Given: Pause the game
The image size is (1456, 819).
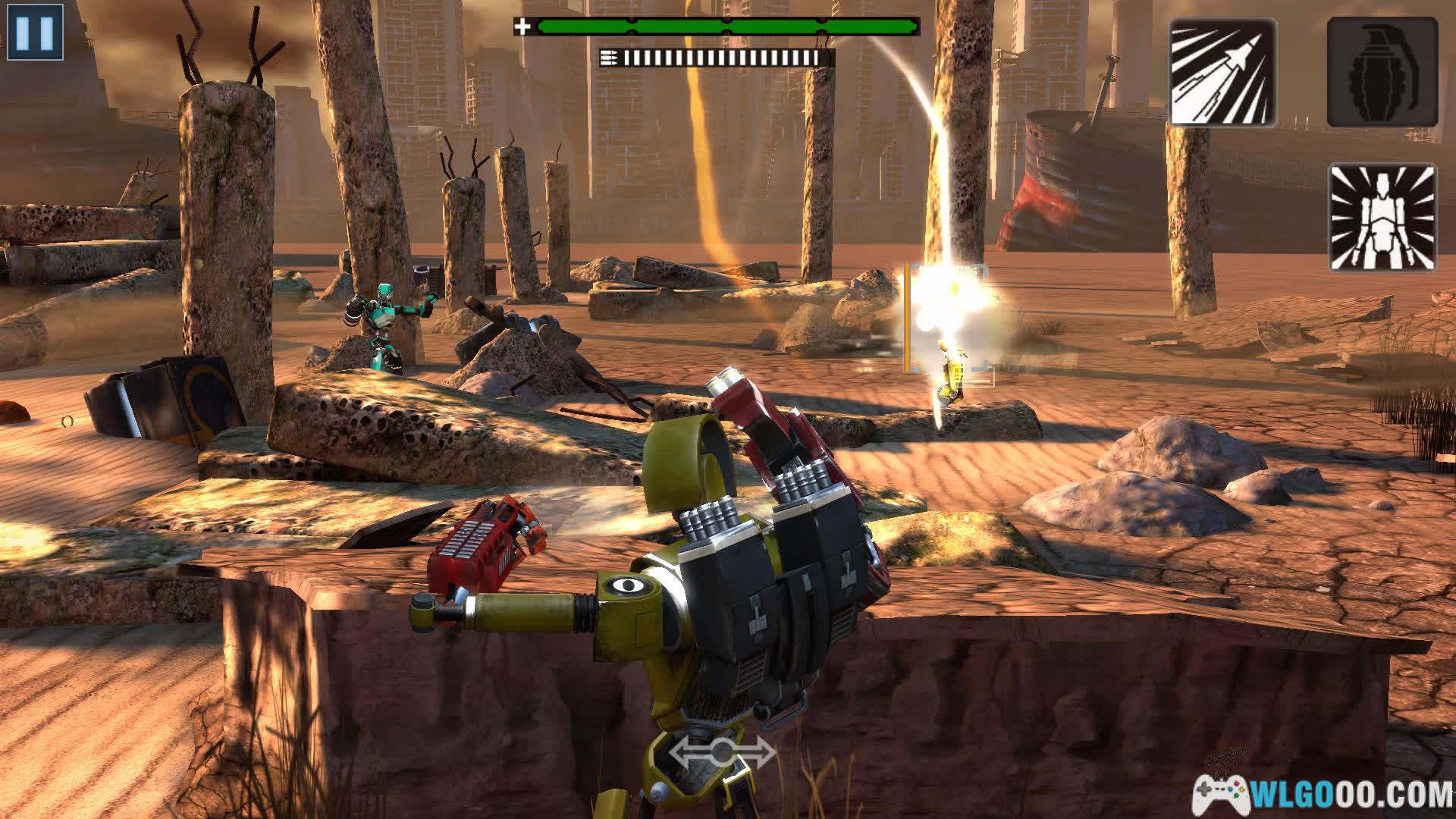Looking at the screenshot, I should pos(35,32).
